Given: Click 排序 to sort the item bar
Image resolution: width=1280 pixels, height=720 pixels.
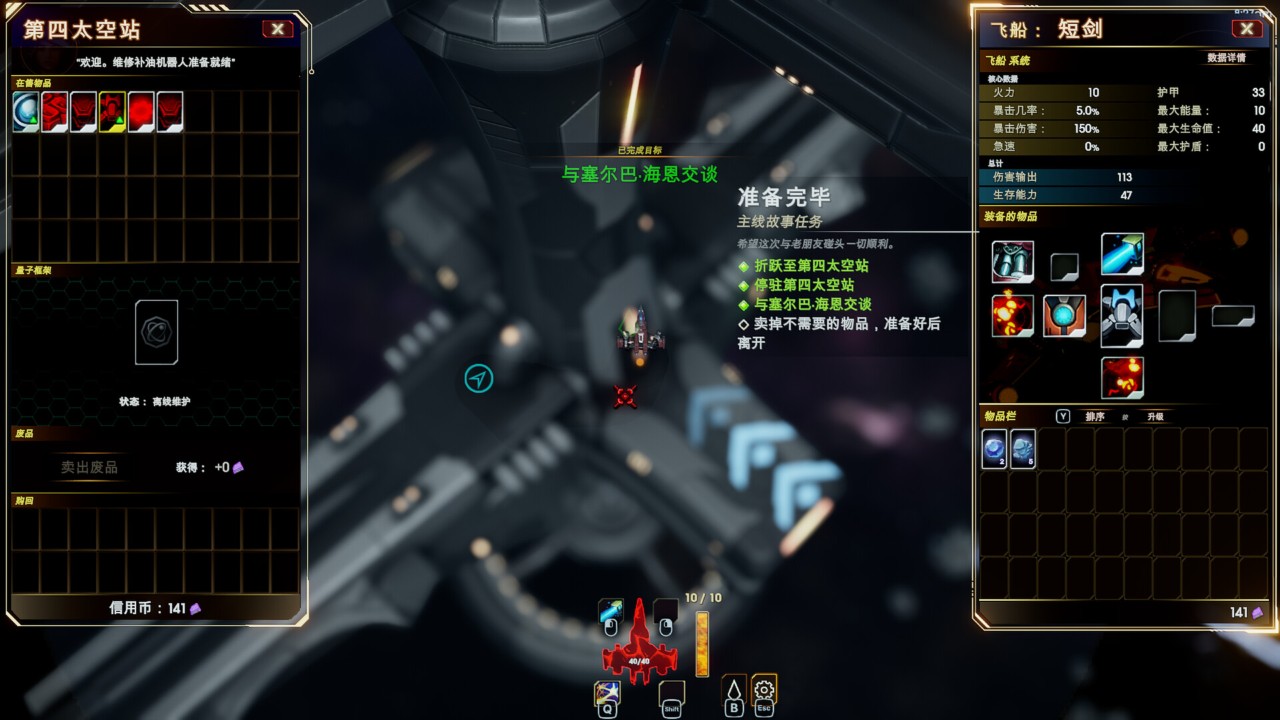Looking at the screenshot, I should tap(1096, 417).
